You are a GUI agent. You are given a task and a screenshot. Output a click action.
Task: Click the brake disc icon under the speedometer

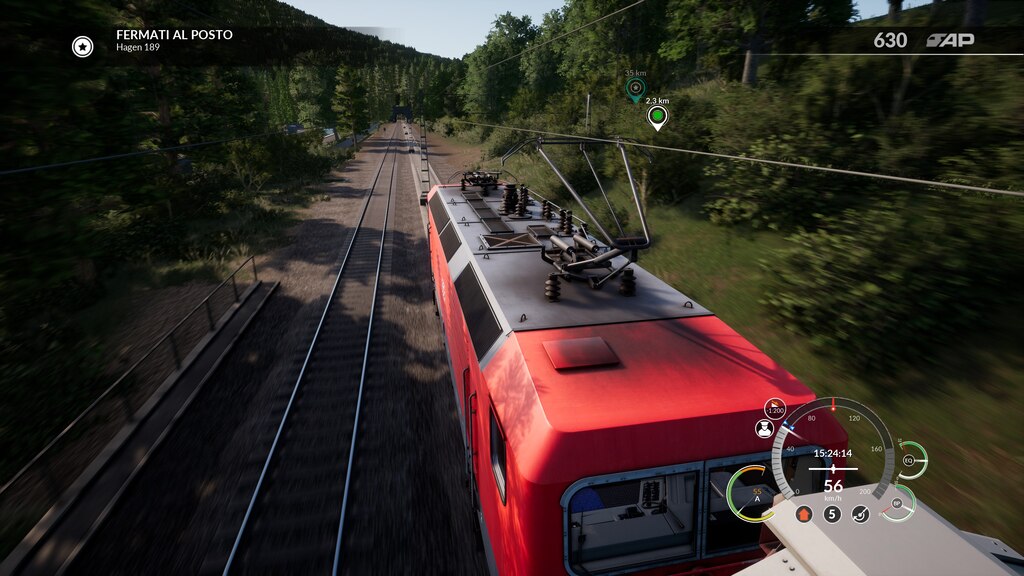pos(860,514)
